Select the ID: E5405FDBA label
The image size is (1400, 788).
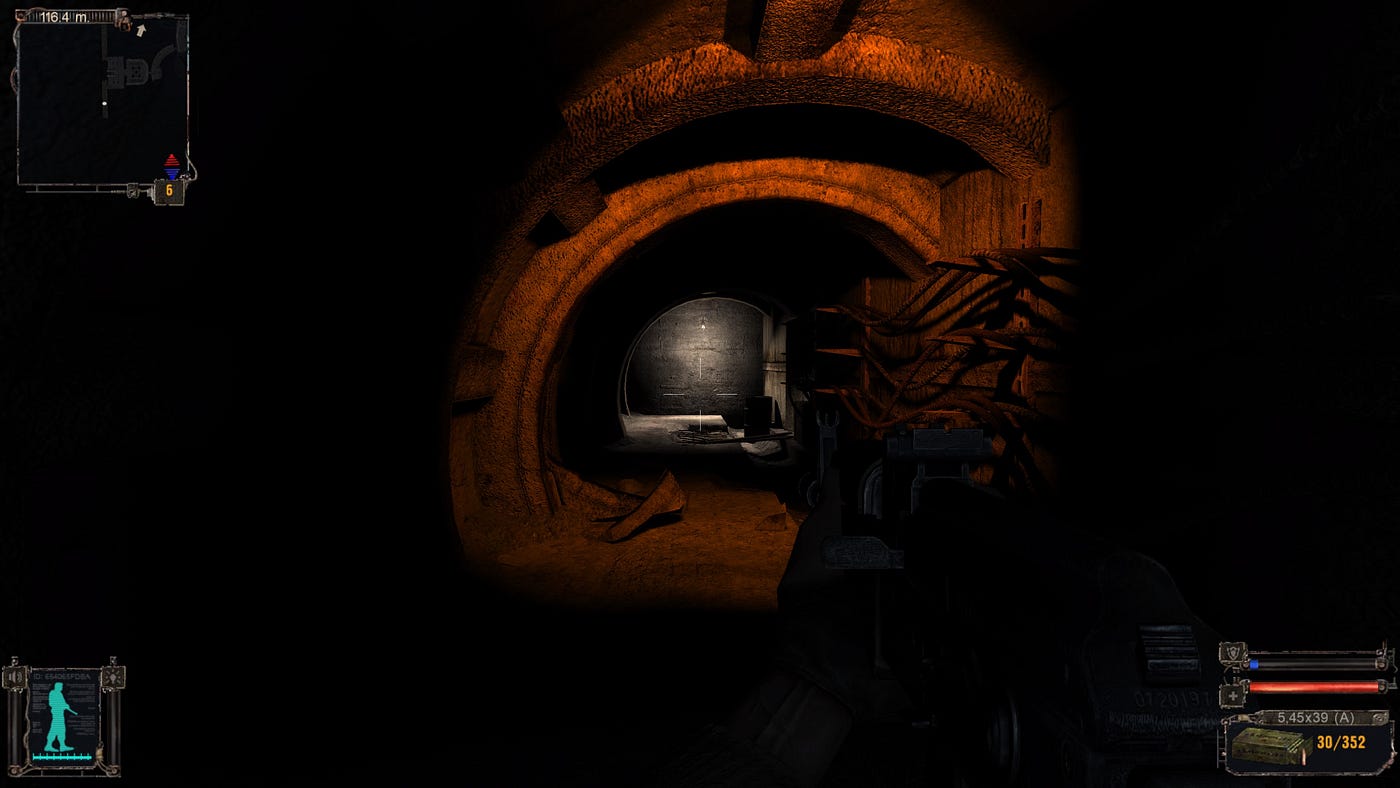pos(61,676)
